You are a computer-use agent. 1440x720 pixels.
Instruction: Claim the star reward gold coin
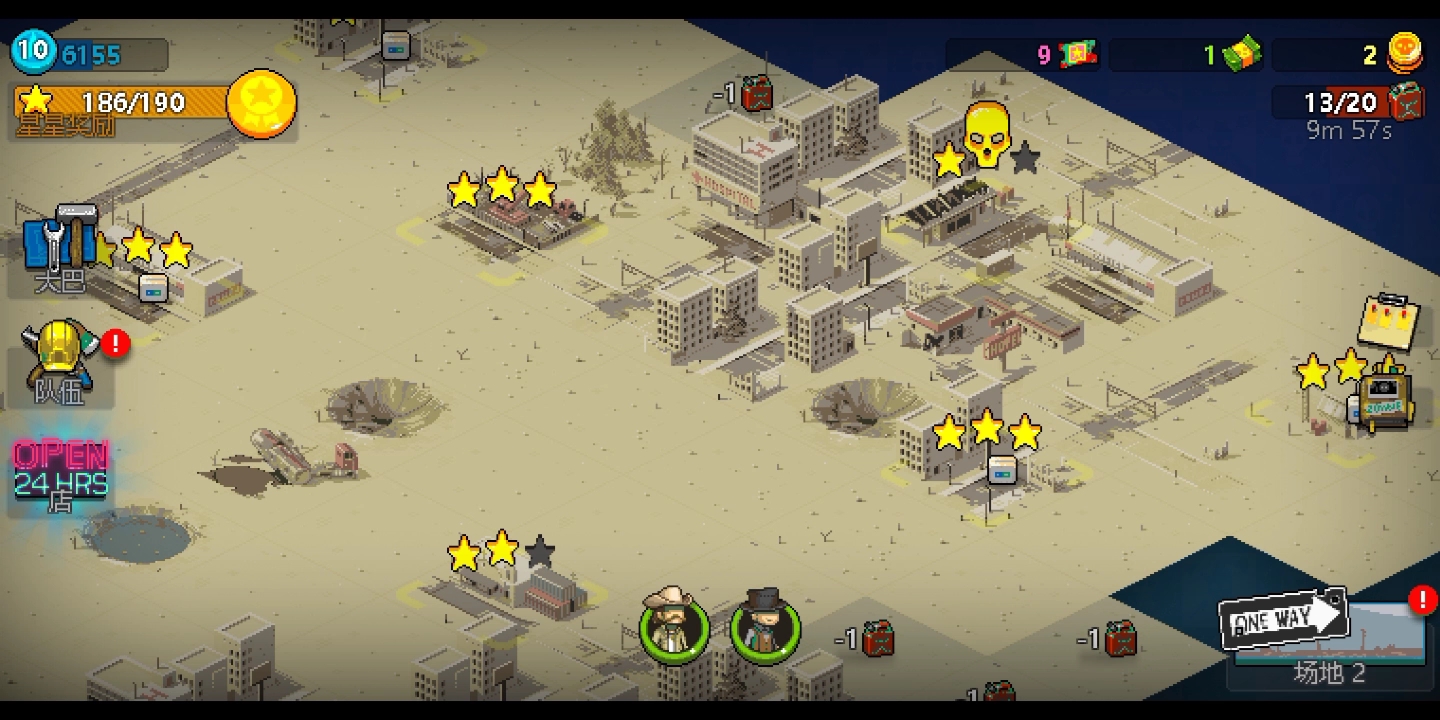click(x=262, y=103)
